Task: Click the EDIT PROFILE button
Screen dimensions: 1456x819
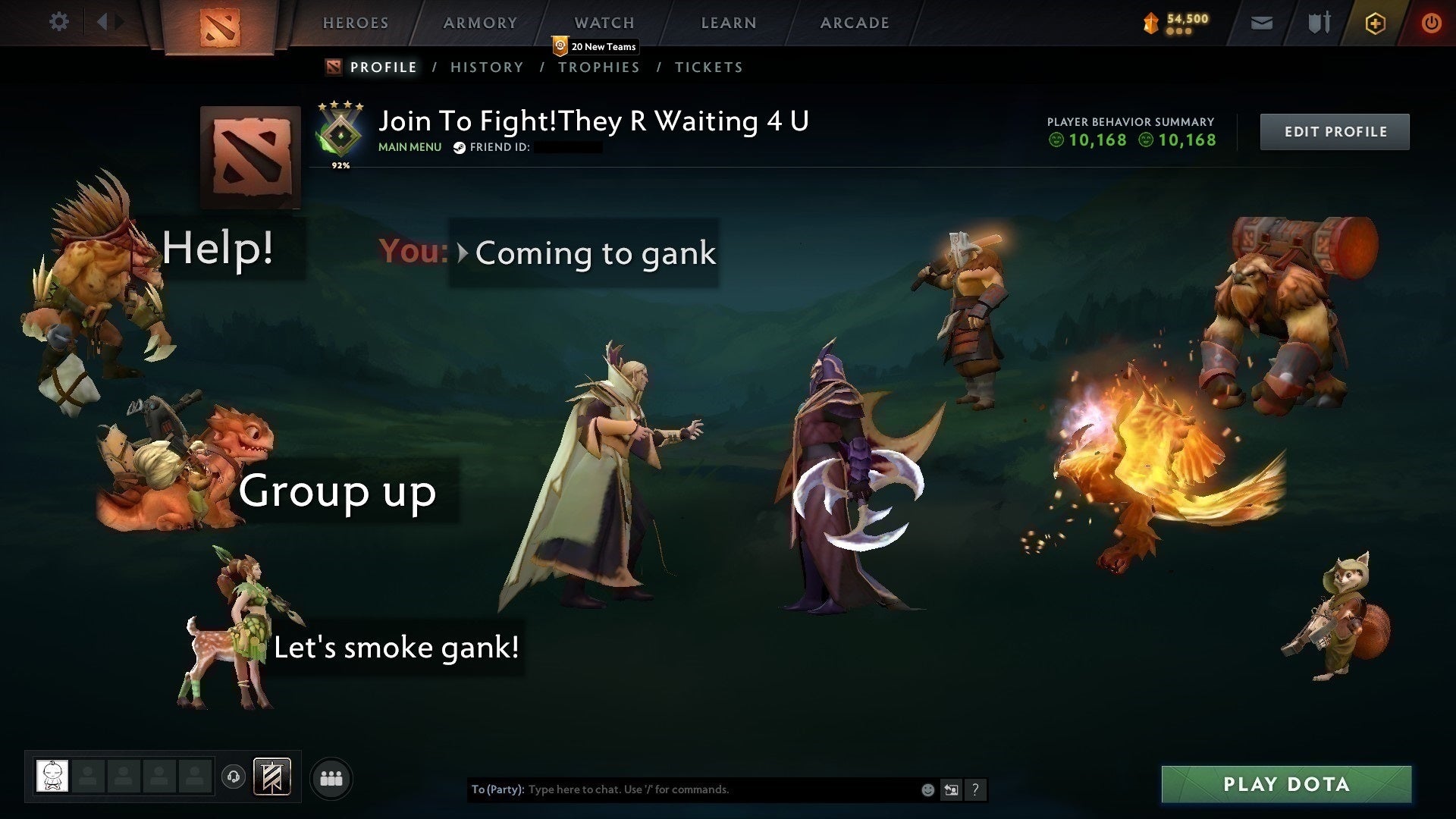Action: [x=1334, y=131]
